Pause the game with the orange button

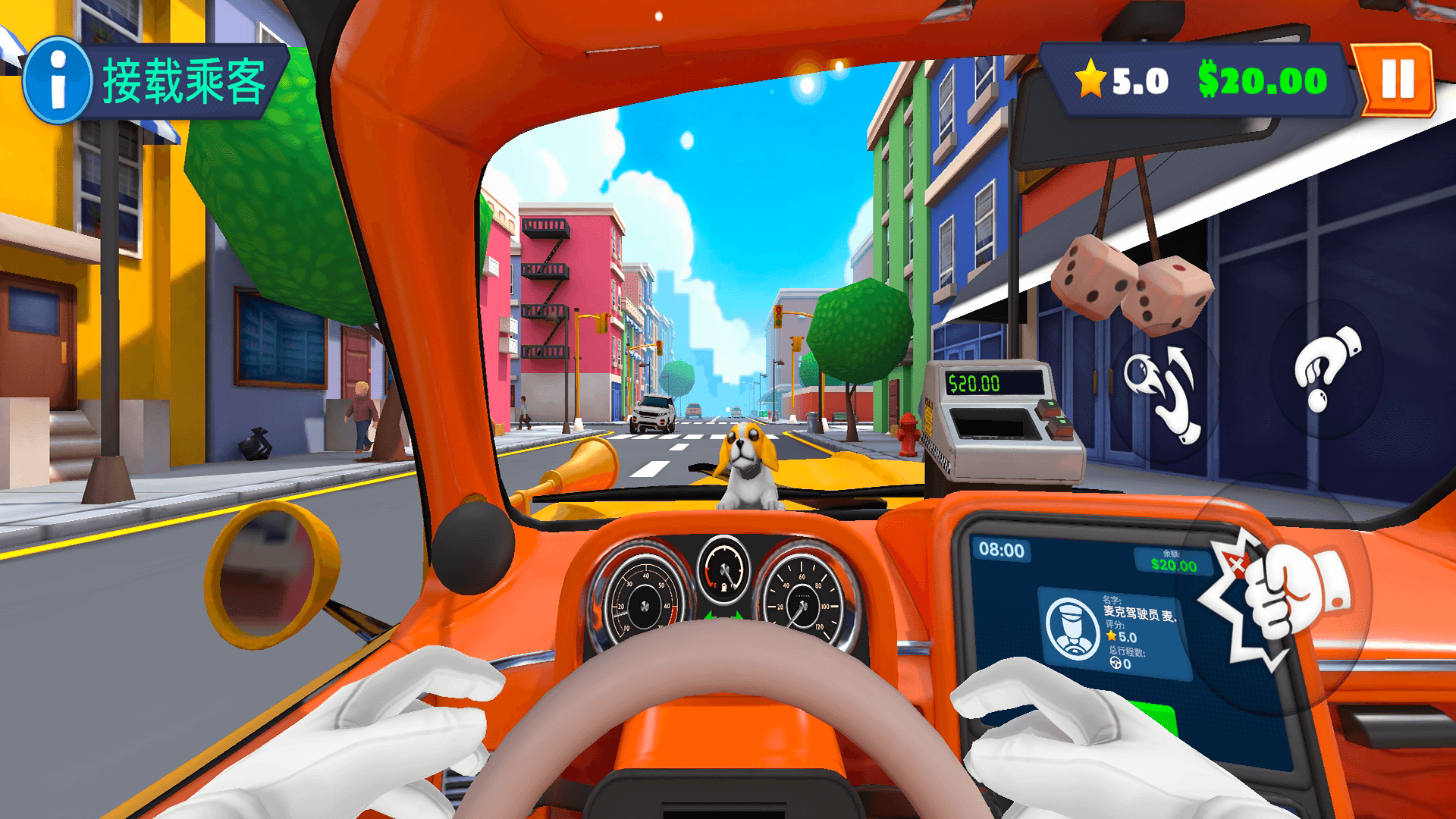[1397, 80]
